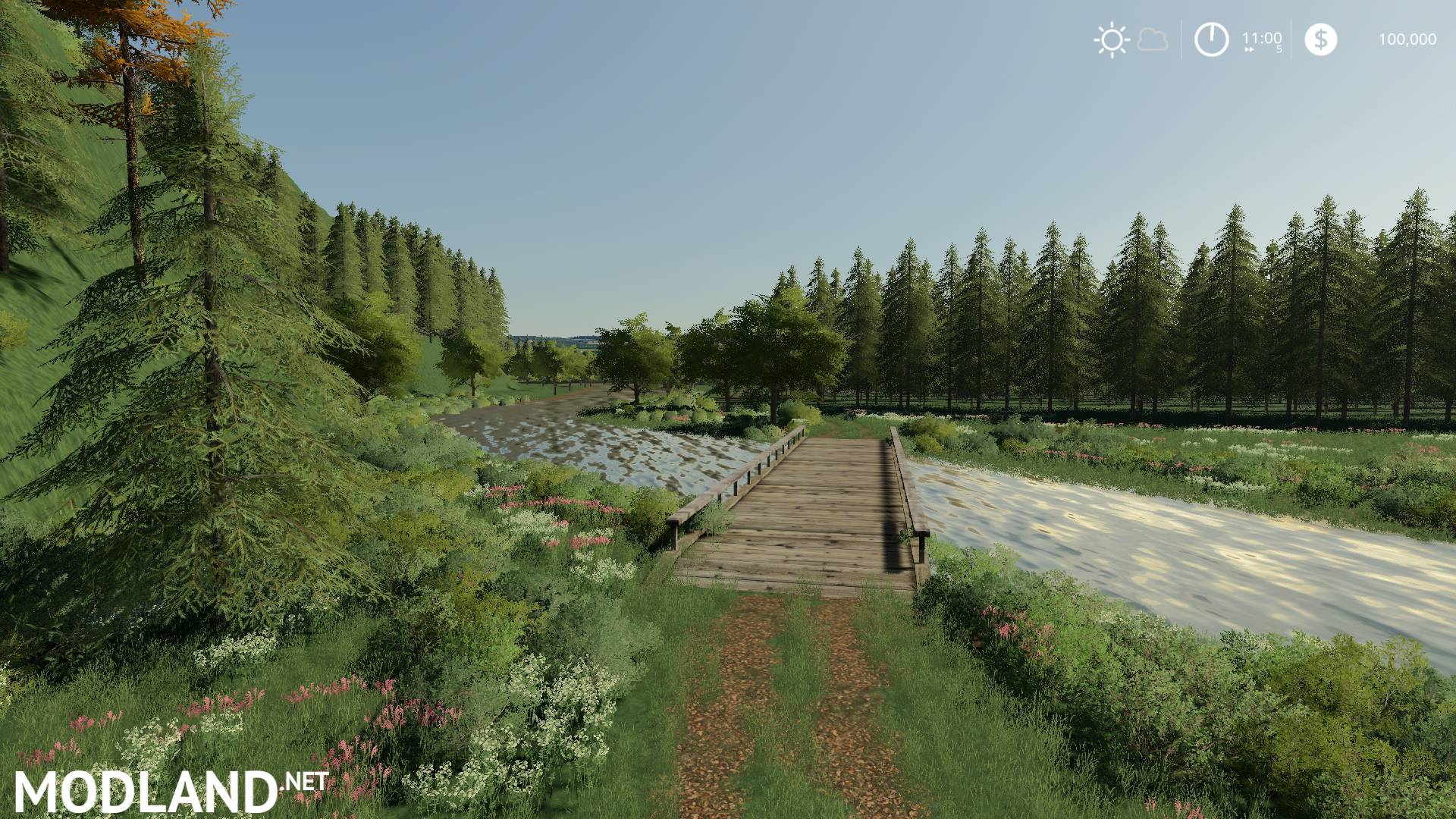Switch to the money section of the HUD

1365,38
